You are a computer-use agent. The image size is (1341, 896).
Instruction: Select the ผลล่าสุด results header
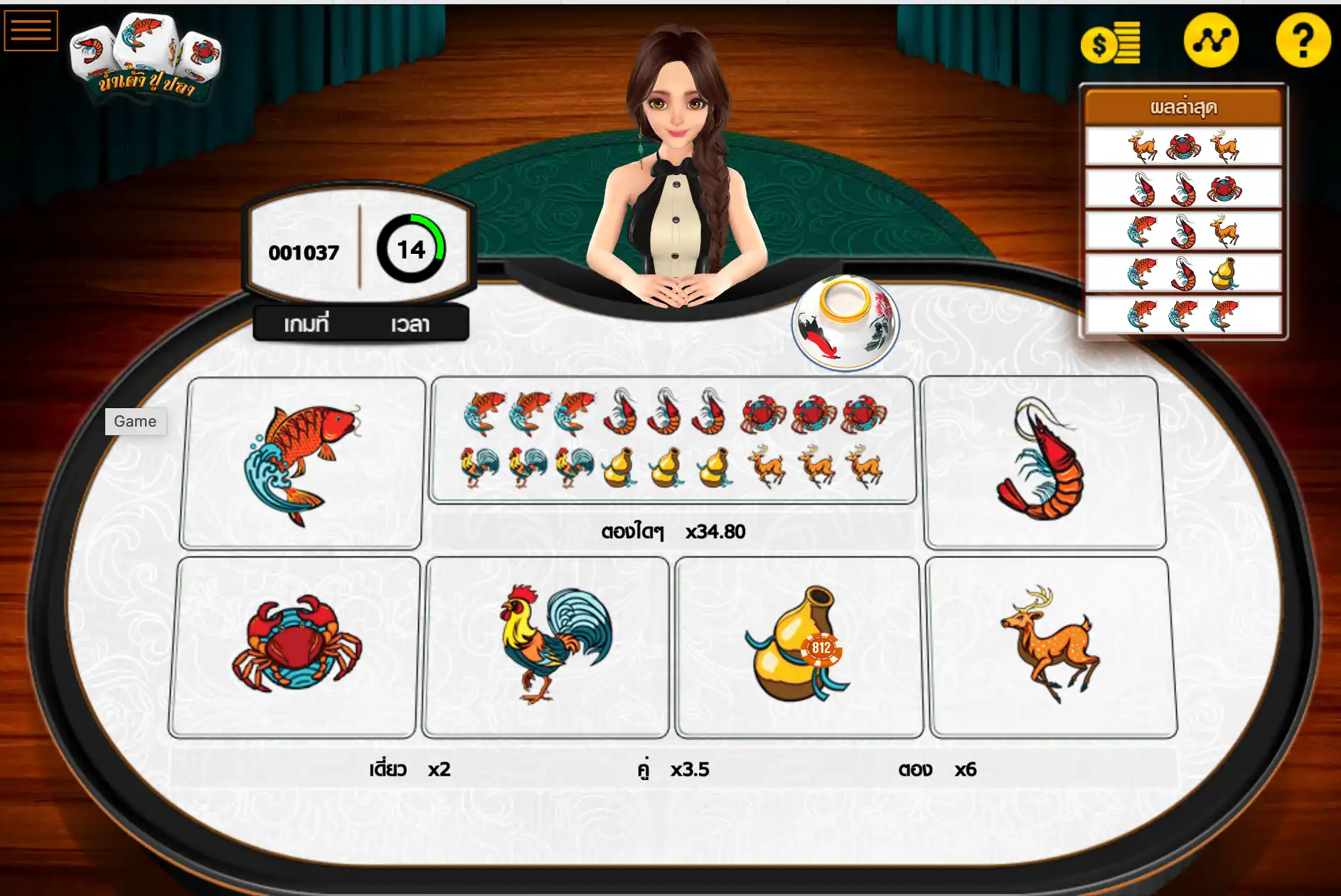click(1182, 107)
